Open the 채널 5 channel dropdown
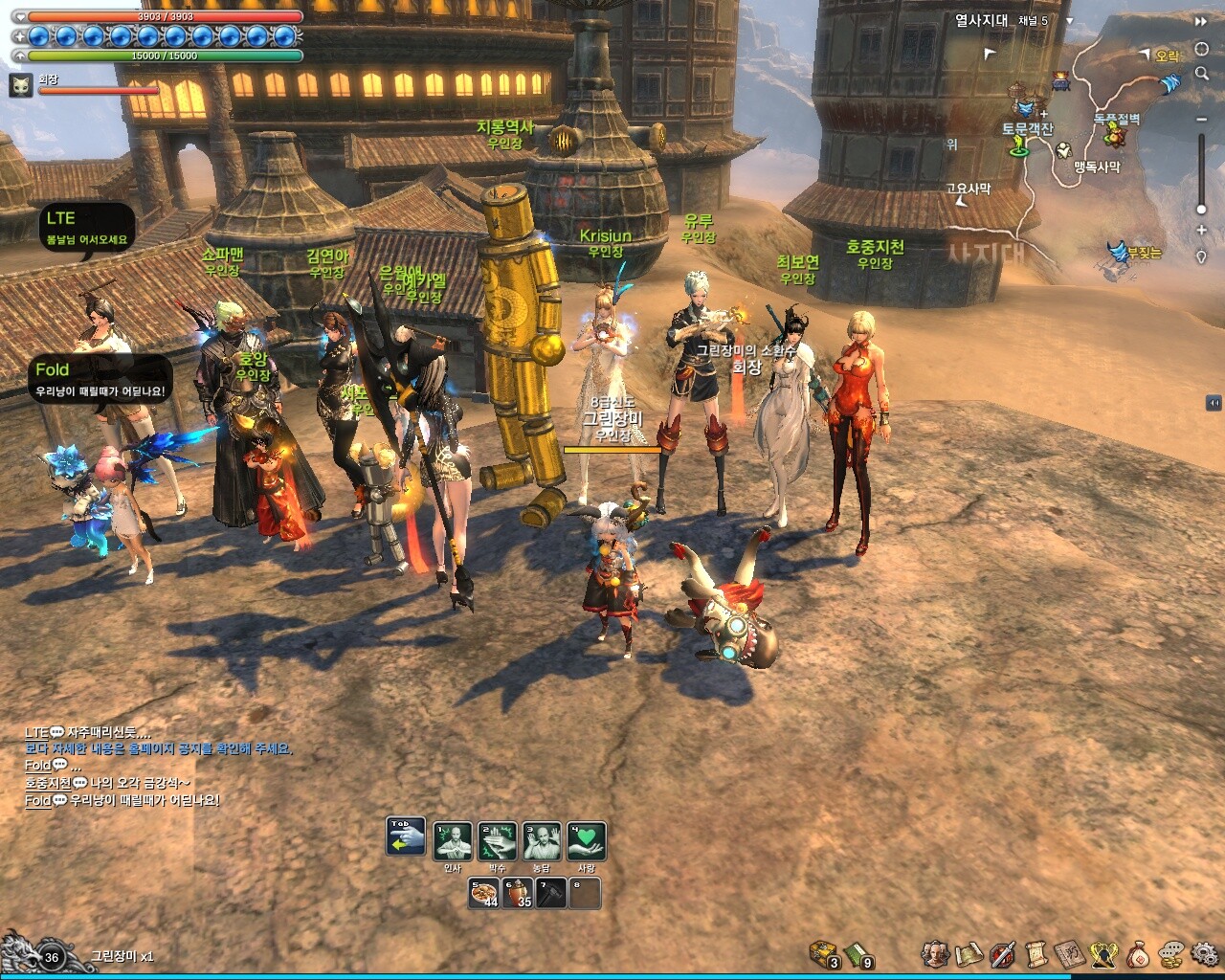This screenshot has width=1225, height=980. pyautogui.click(x=1070, y=21)
